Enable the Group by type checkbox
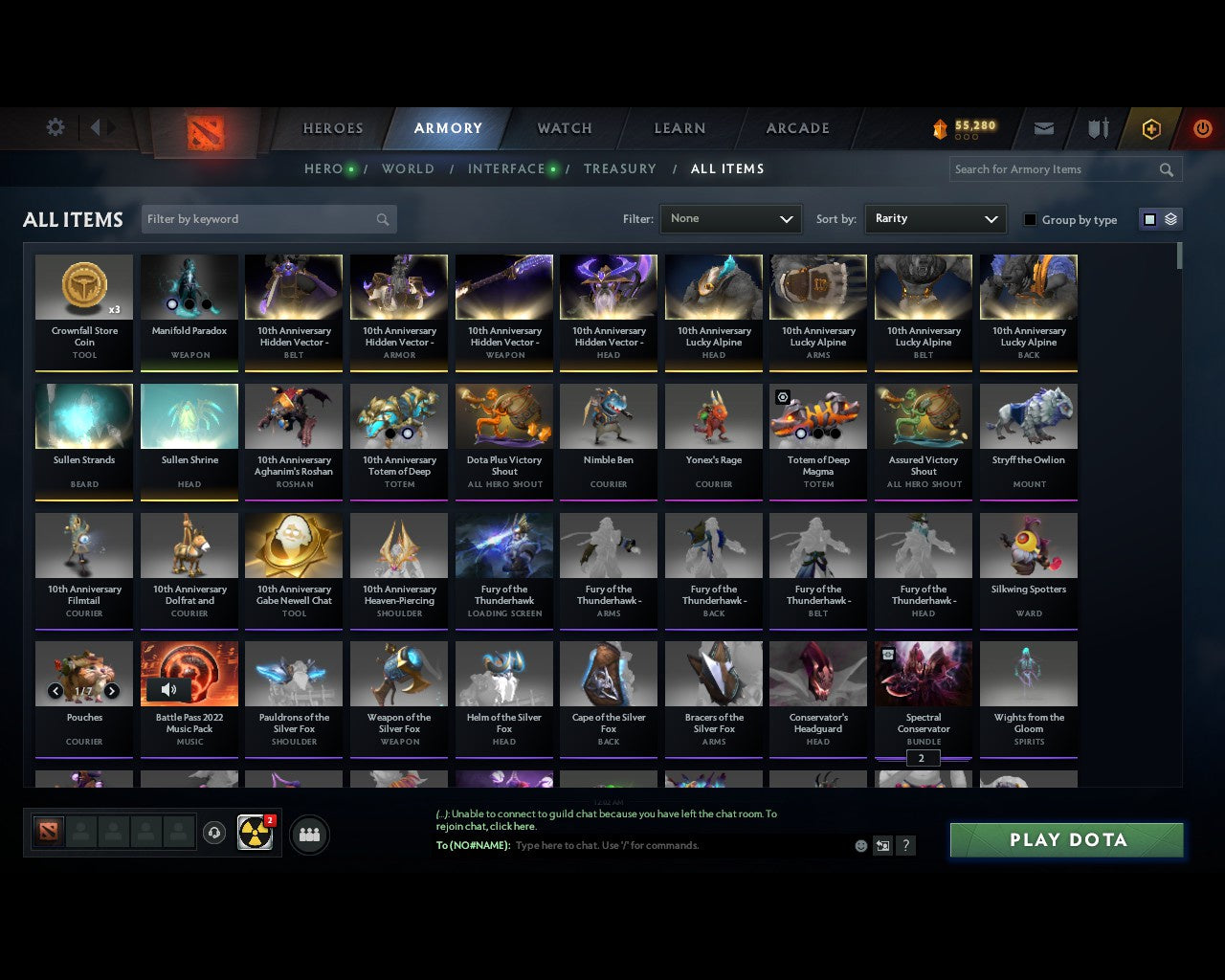The height and width of the screenshot is (980, 1225). 1030,219
